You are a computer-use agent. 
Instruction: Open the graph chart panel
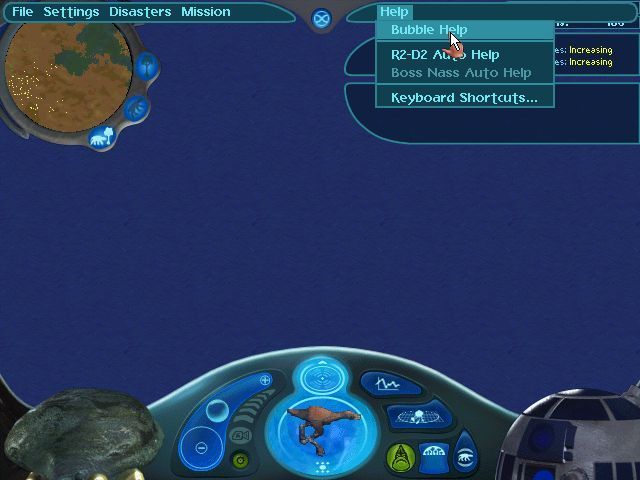click(380, 383)
